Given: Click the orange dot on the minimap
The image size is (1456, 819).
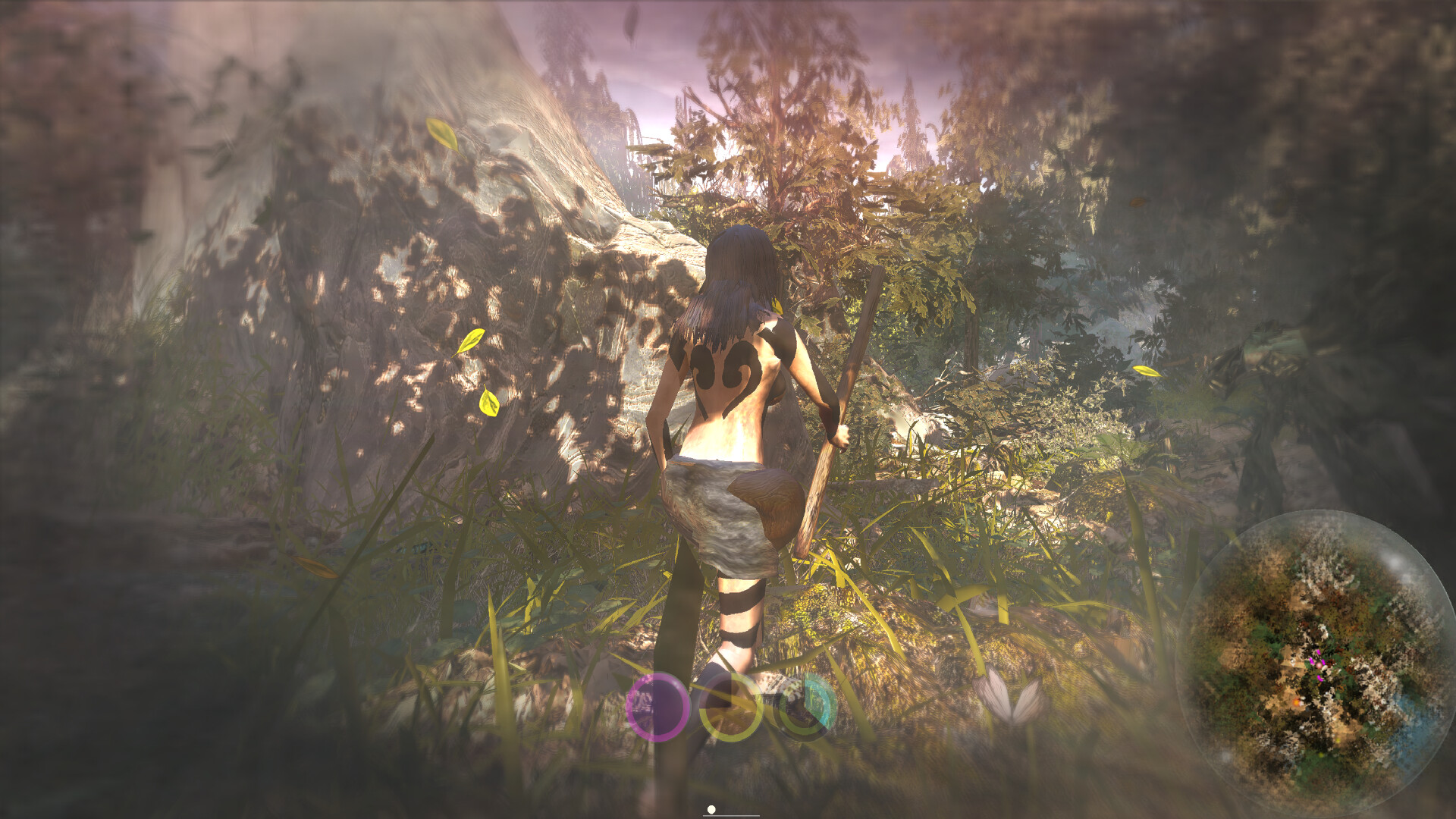Looking at the screenshot, I should click(1297, 702).
